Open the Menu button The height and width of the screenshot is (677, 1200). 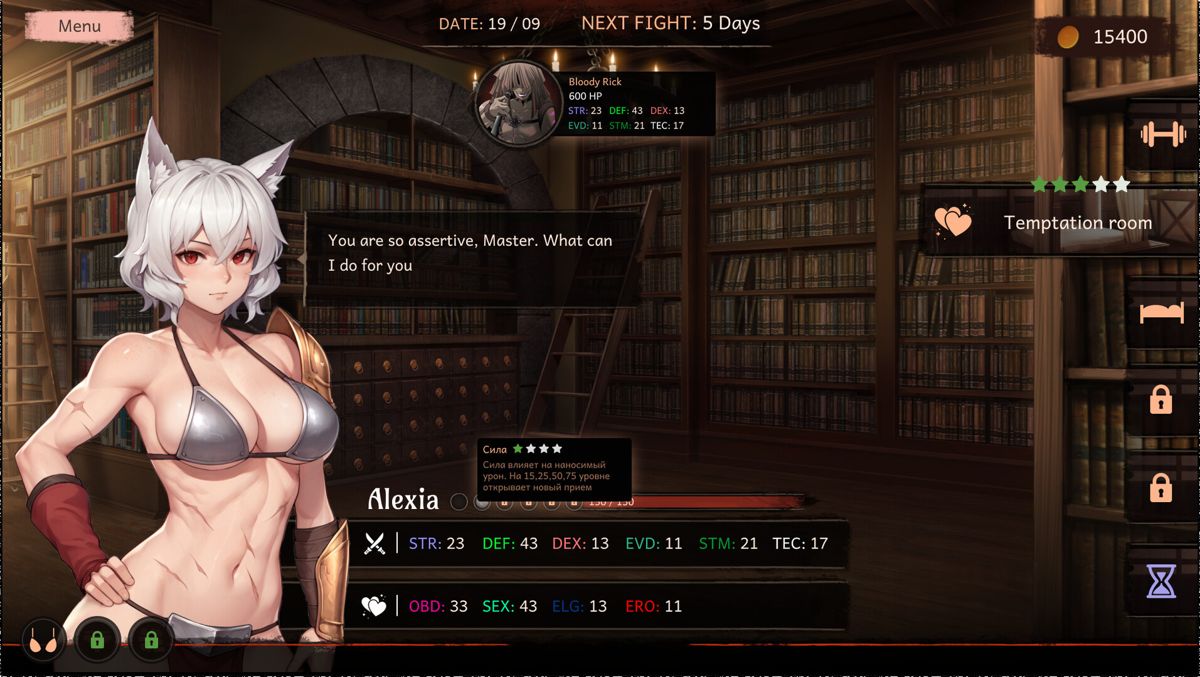coord(79,27)
